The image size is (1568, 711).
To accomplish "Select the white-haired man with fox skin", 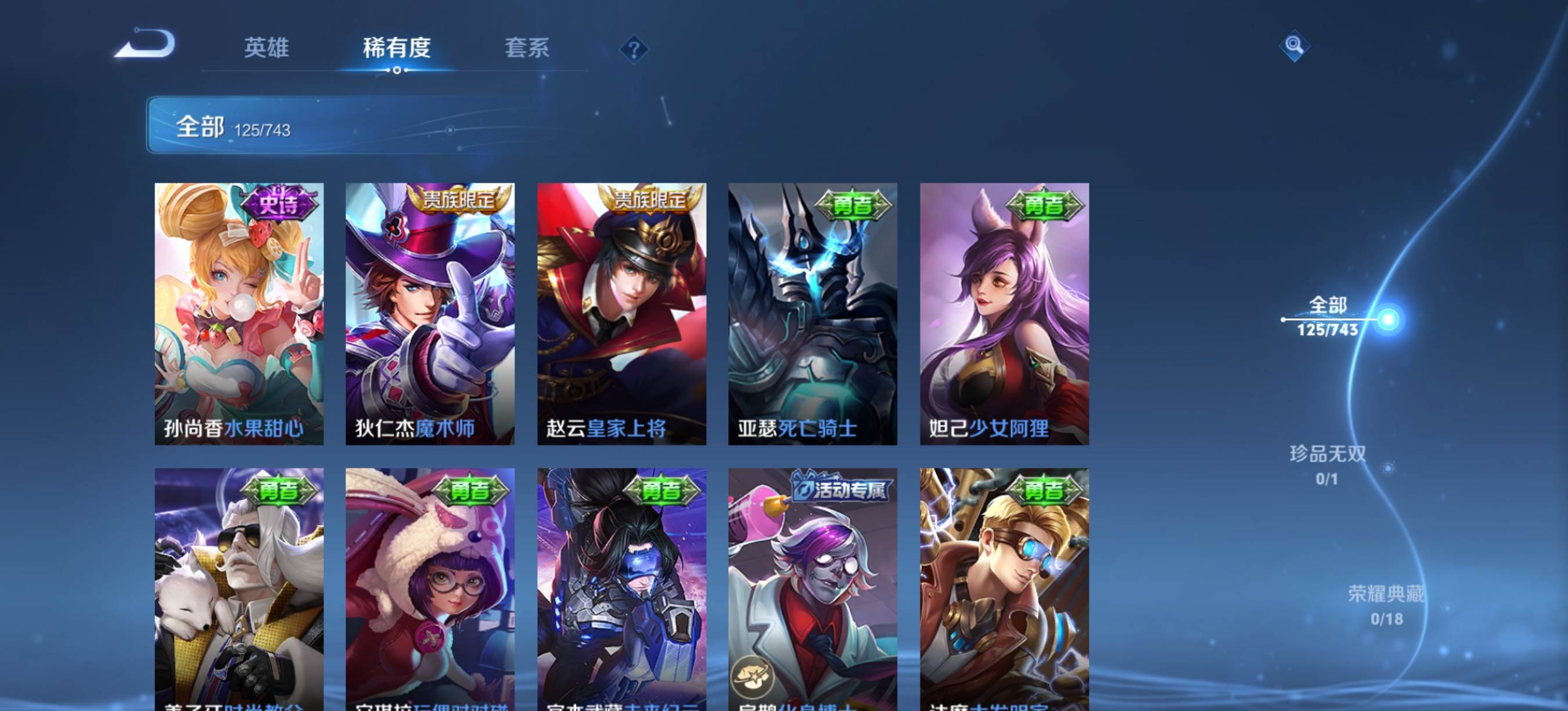I will coord(239,587).
